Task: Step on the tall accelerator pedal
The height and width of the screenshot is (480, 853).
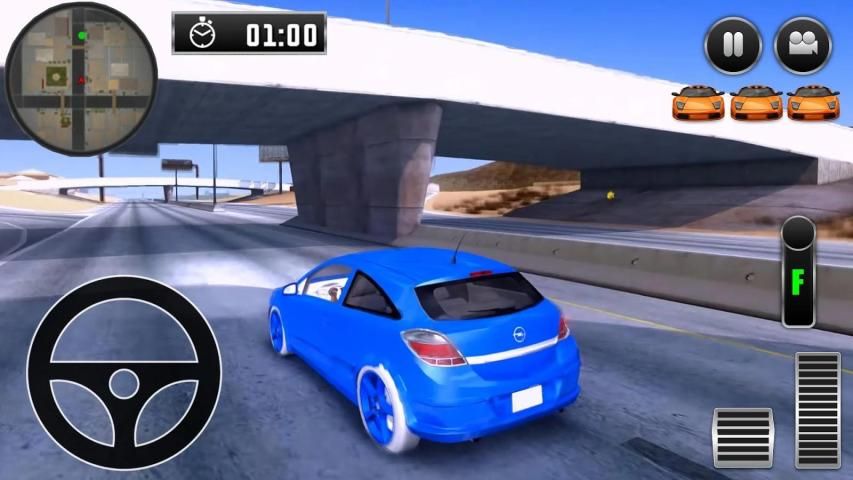Action: pos(818,410)
